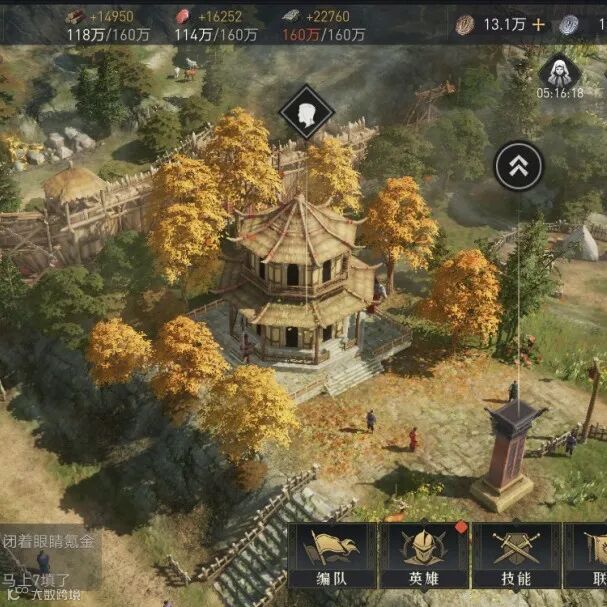This screenshot has height=607, width=607.
Task: Click the double-chevron upgrade marker
Action: coord(519,166)
